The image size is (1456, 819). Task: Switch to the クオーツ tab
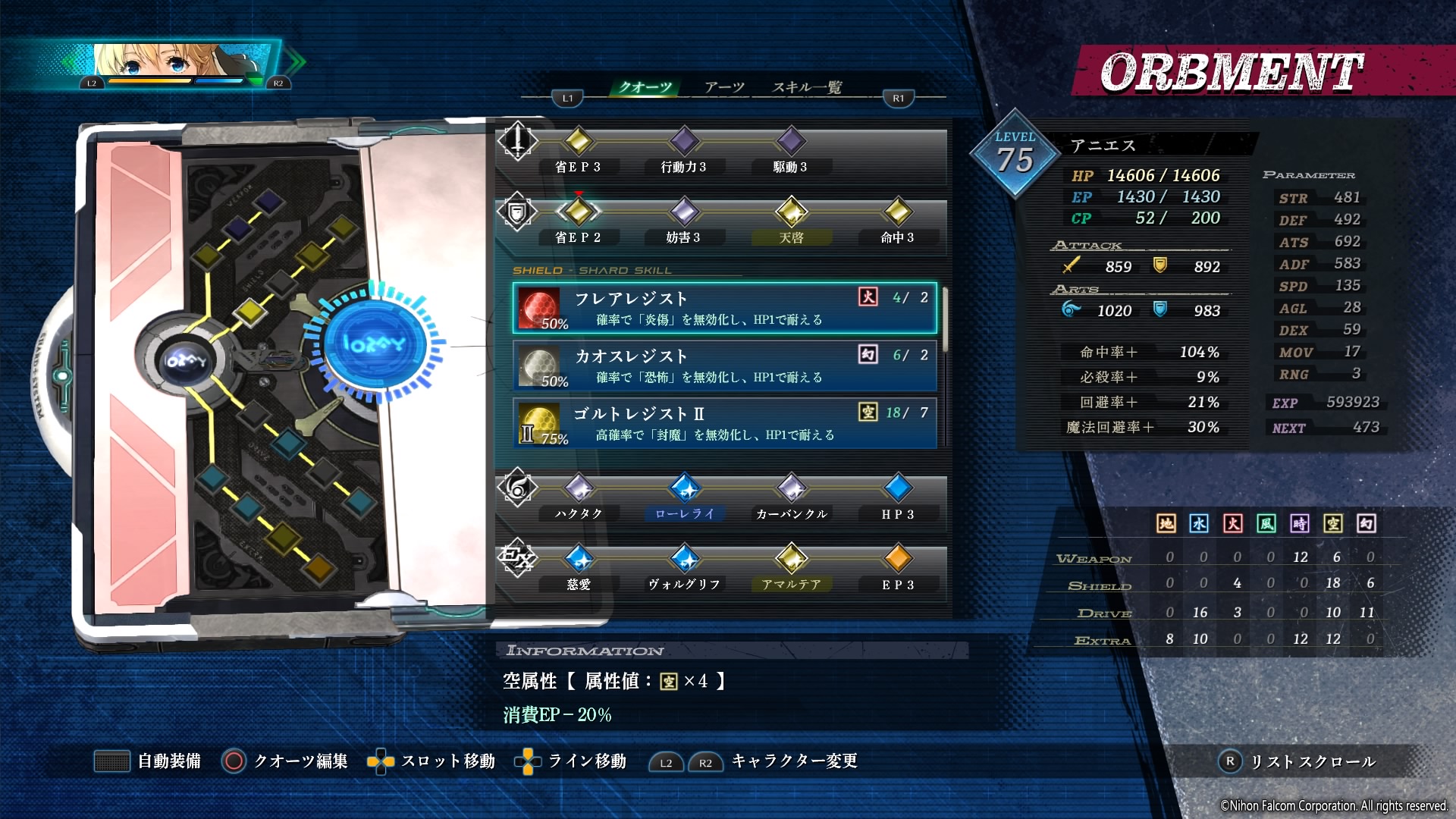[x=645, y=87]
